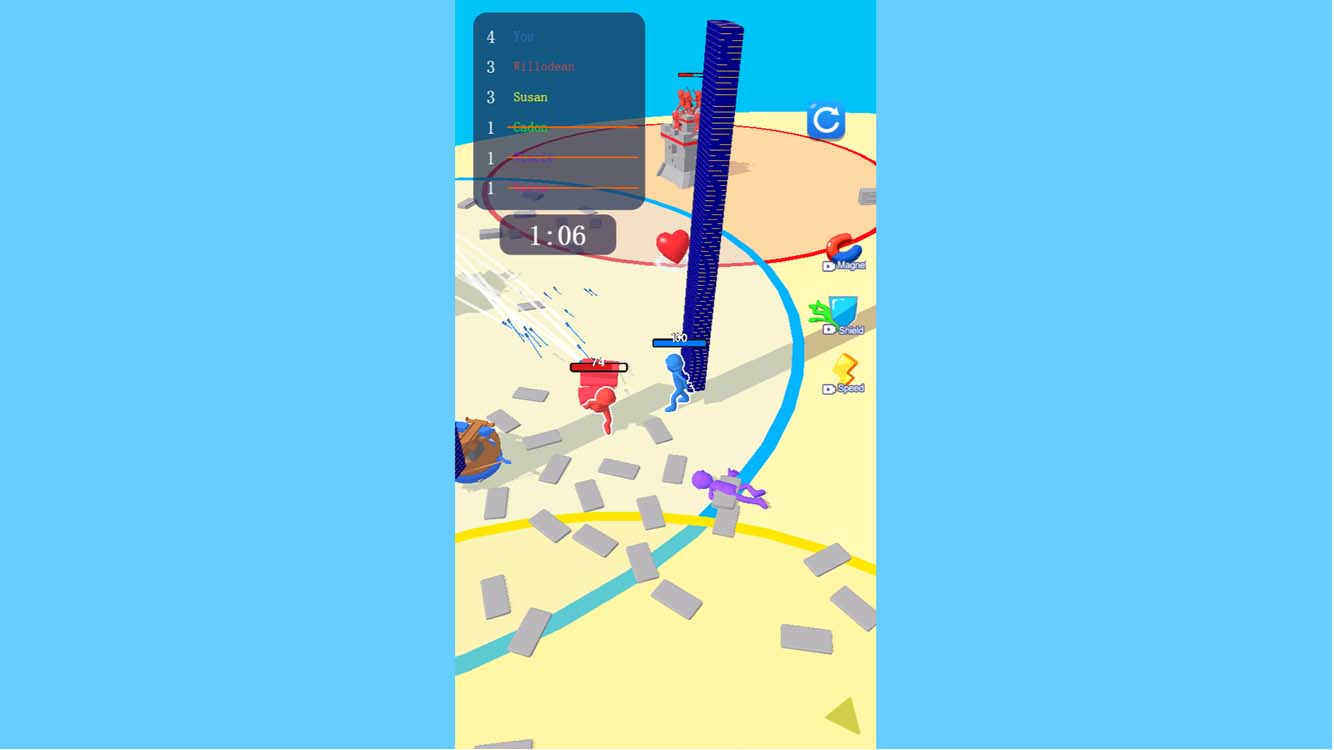Screen dimensions: 1334x750
Task: Tap the blue restart arrow icon
Action: tap(827, 119)
